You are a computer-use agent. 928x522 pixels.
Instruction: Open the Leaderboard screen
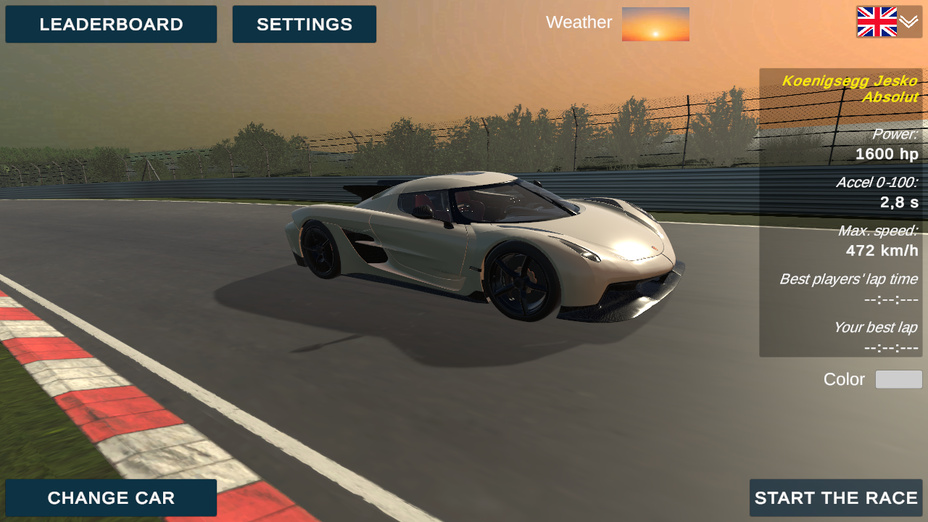[x=111, y=24]
